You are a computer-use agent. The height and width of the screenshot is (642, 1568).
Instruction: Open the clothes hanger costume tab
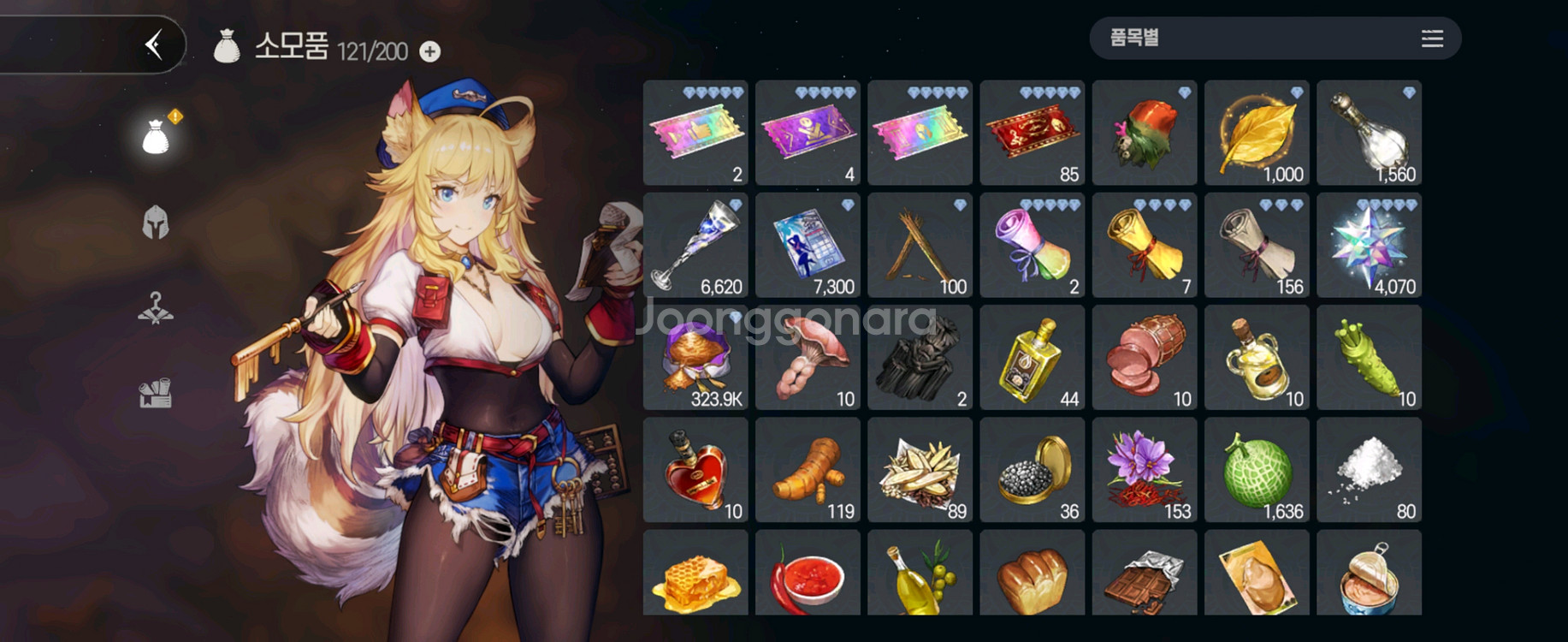(156, 308)
